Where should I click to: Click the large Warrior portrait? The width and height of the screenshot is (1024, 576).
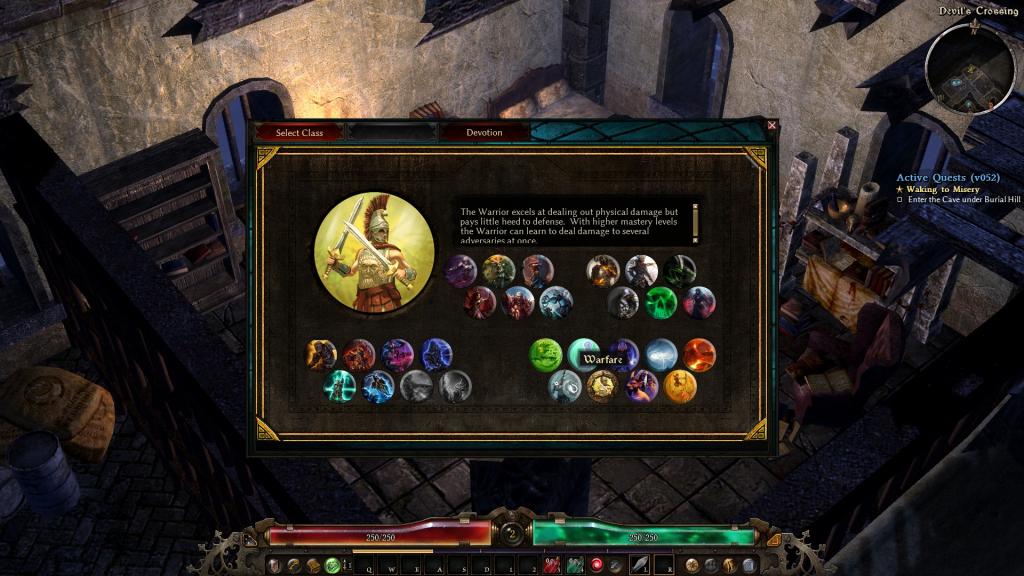pyautogui.click(x=374, y=252)
